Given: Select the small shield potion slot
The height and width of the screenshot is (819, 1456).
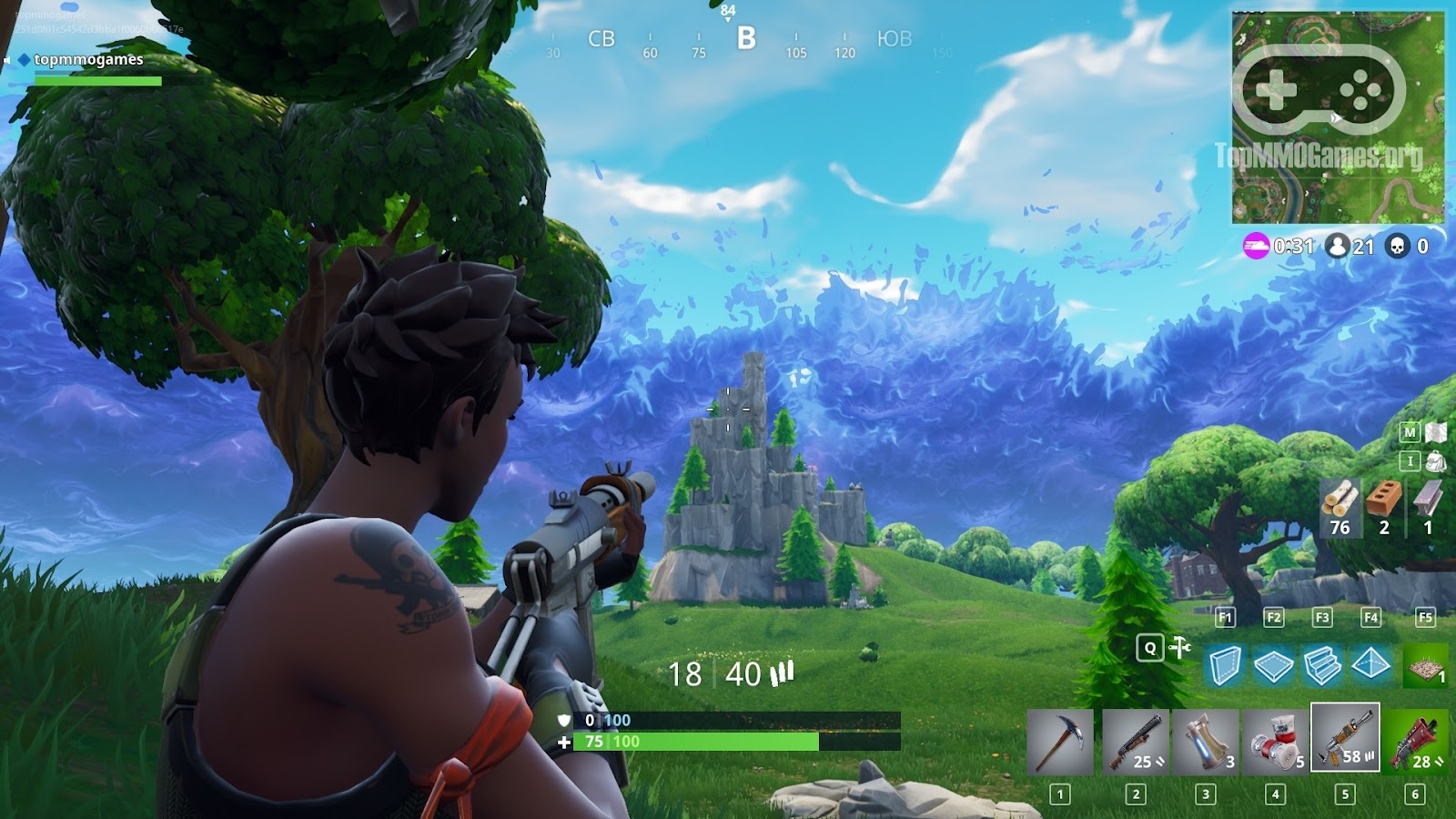Looking at the screenshot, I should coord(1205,742).
